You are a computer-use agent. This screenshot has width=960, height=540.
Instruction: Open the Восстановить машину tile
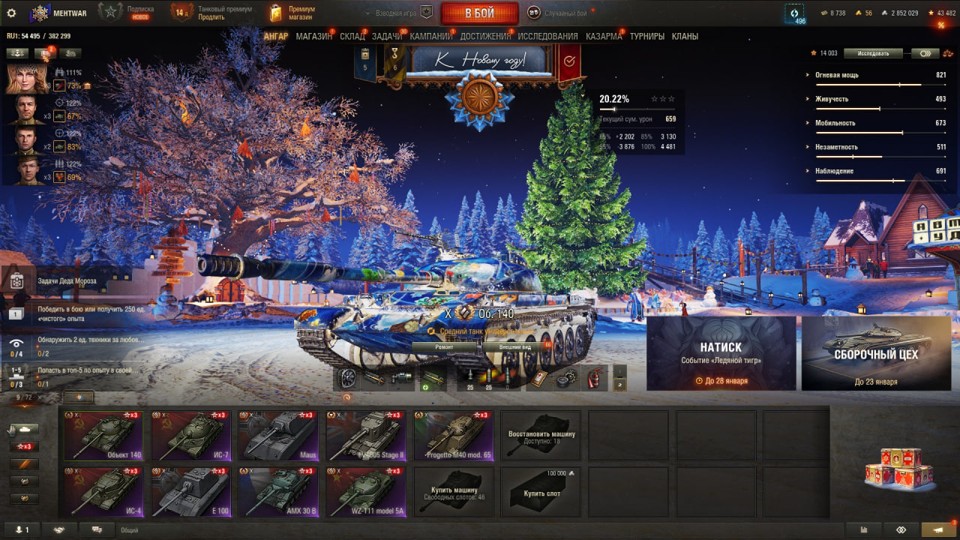coord(540,435)
